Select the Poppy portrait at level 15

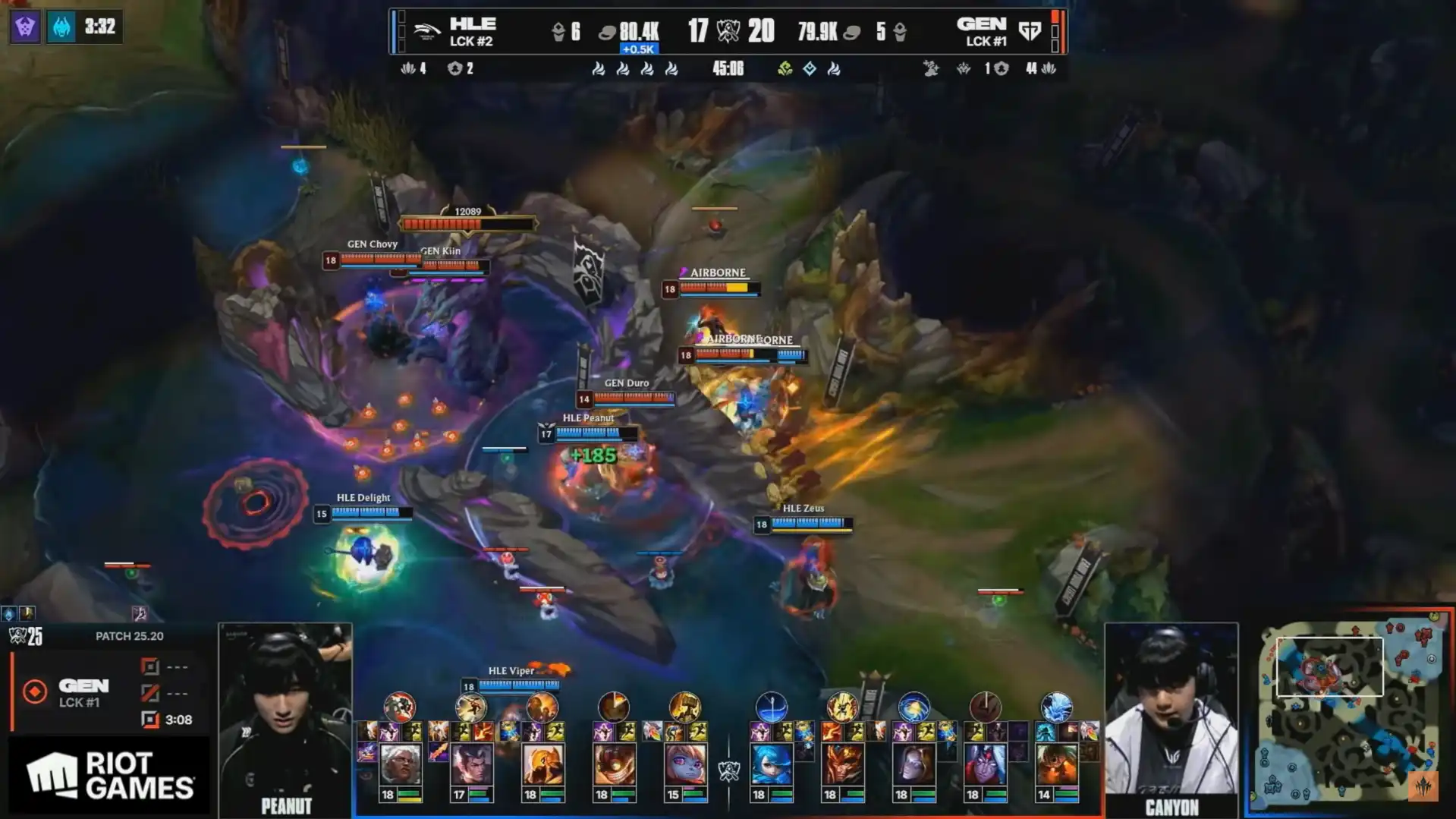(x=685, y=764)
